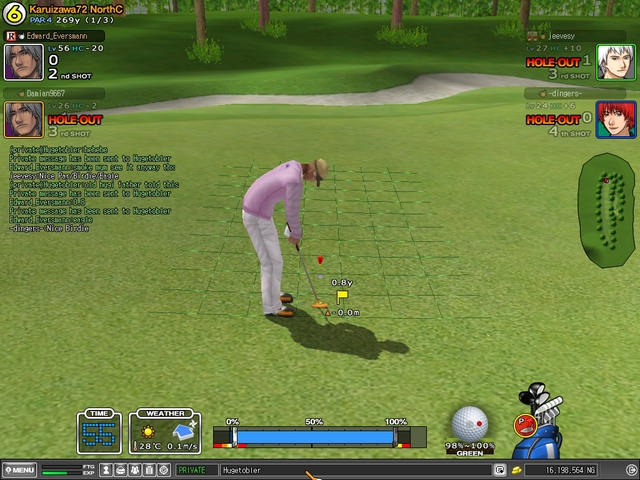640x480 pixels.
Task: Click the gold coins currency icon
Action: tap(517, 469)
